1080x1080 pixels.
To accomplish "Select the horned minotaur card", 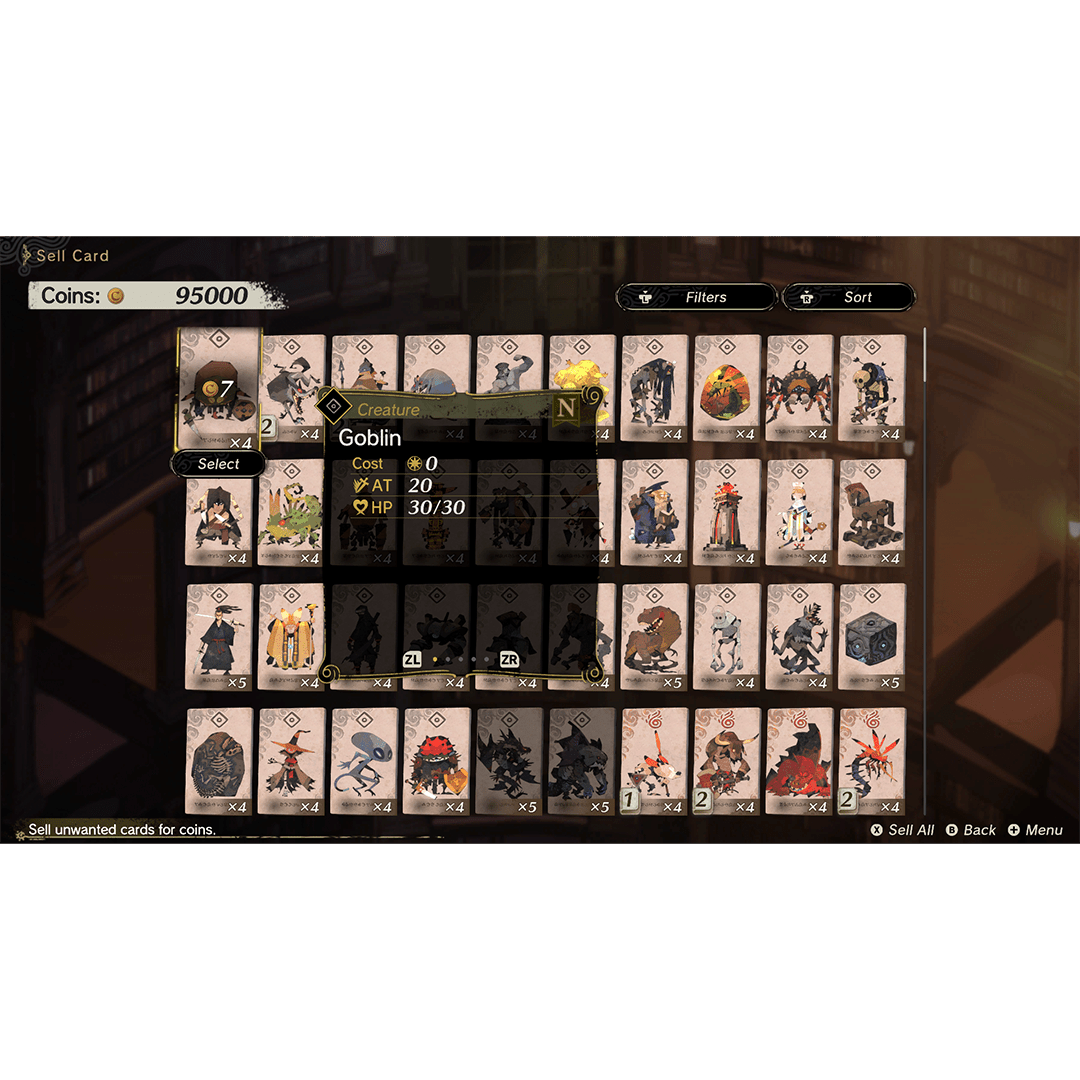I will tap(727, 761).
